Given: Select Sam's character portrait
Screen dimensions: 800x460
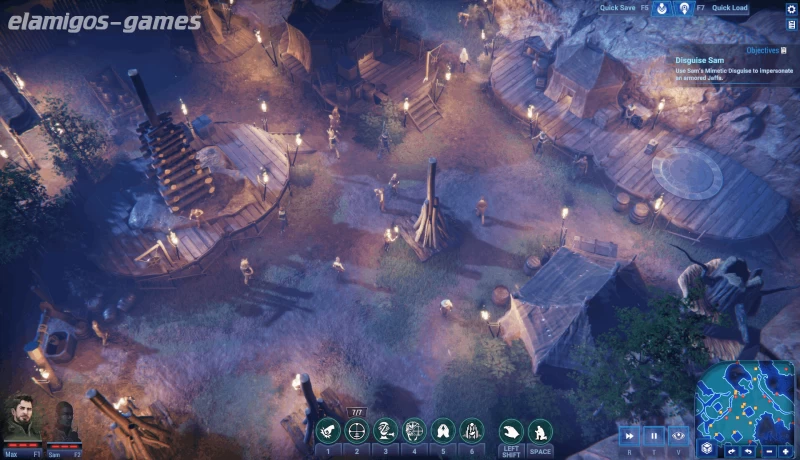Looking at the screenshot, I should [x=64, y=420].
